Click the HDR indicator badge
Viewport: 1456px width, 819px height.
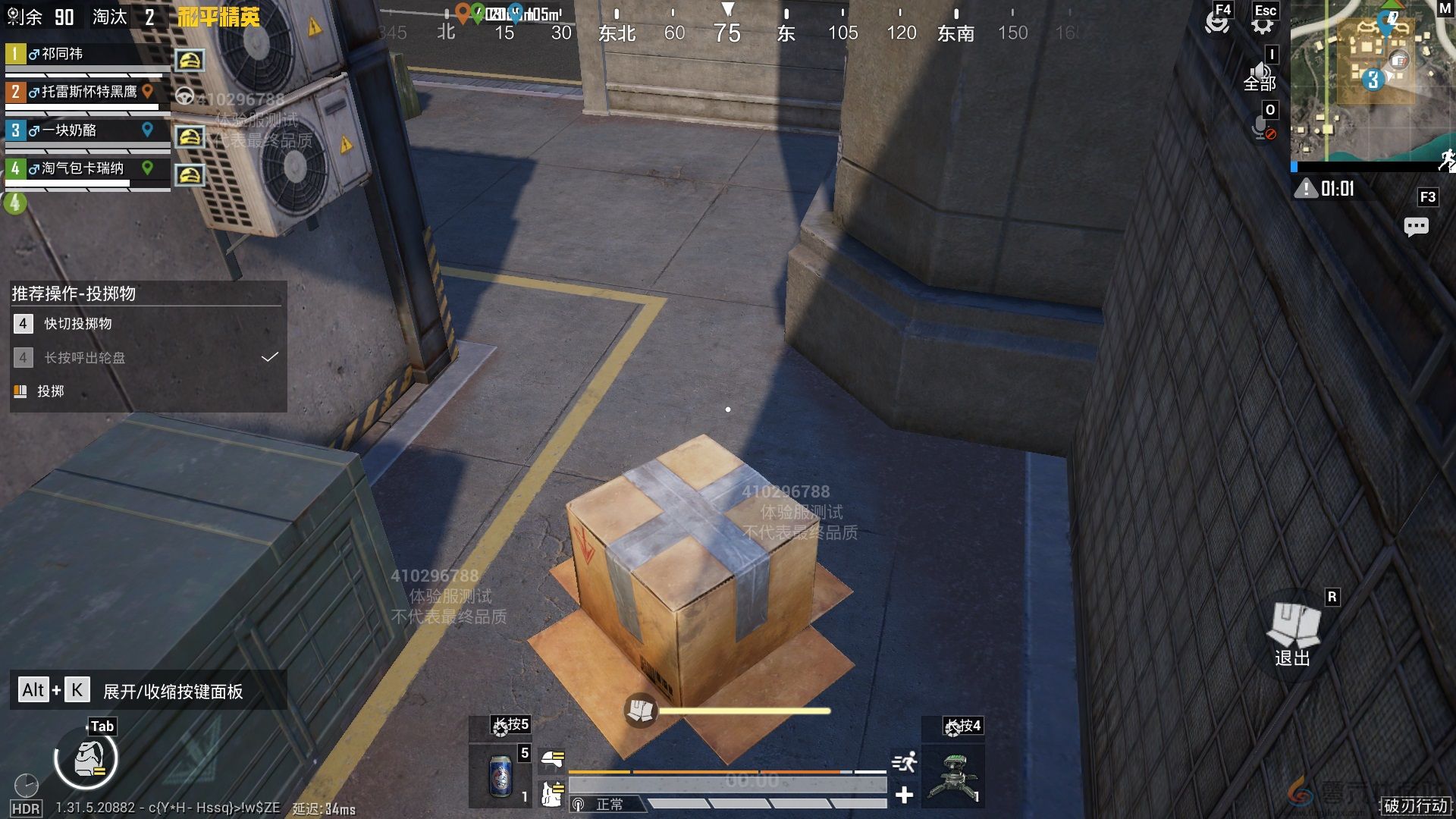coord(26,808)
